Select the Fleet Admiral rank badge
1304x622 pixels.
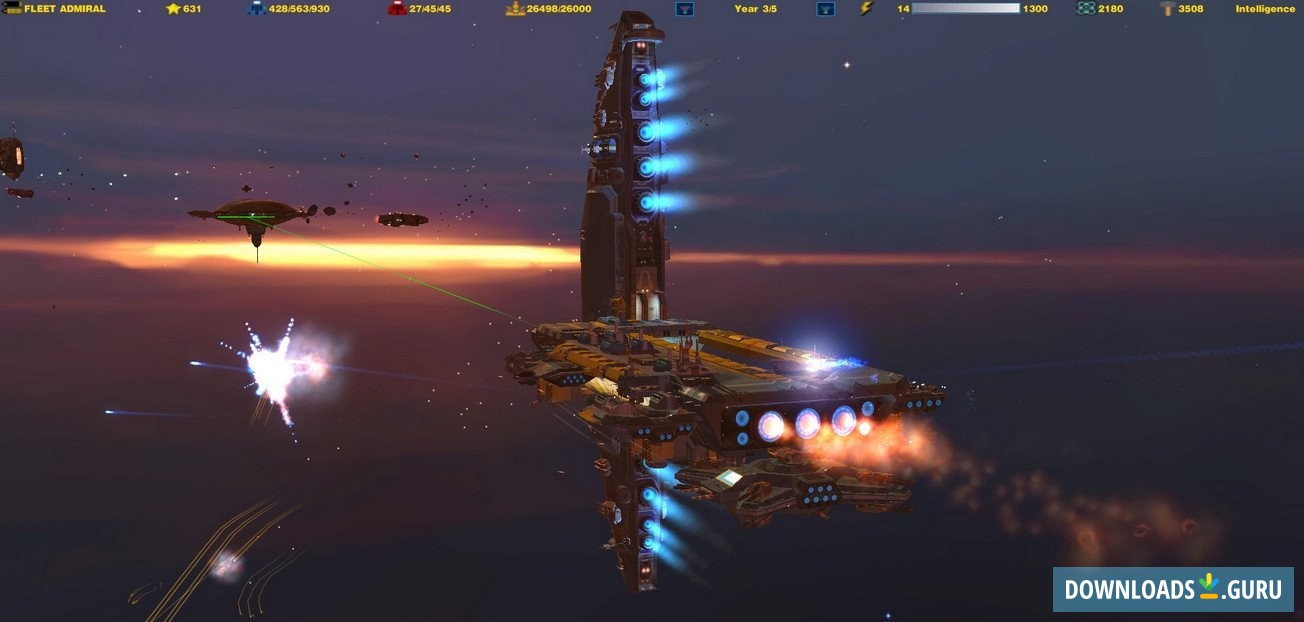click(x=12, y=9)
